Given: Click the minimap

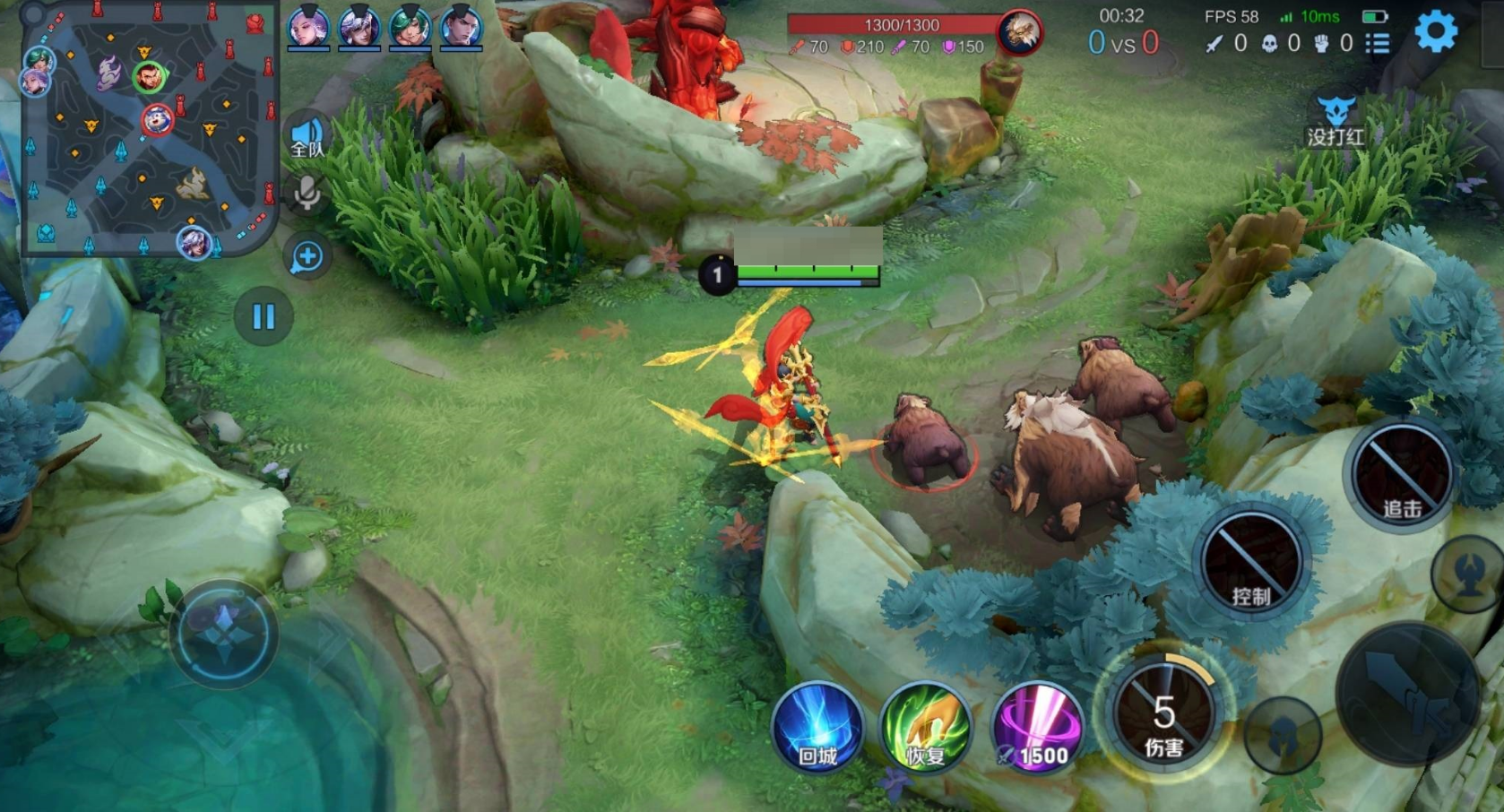Looking at the screenshot, I should [x=150, y=130].
